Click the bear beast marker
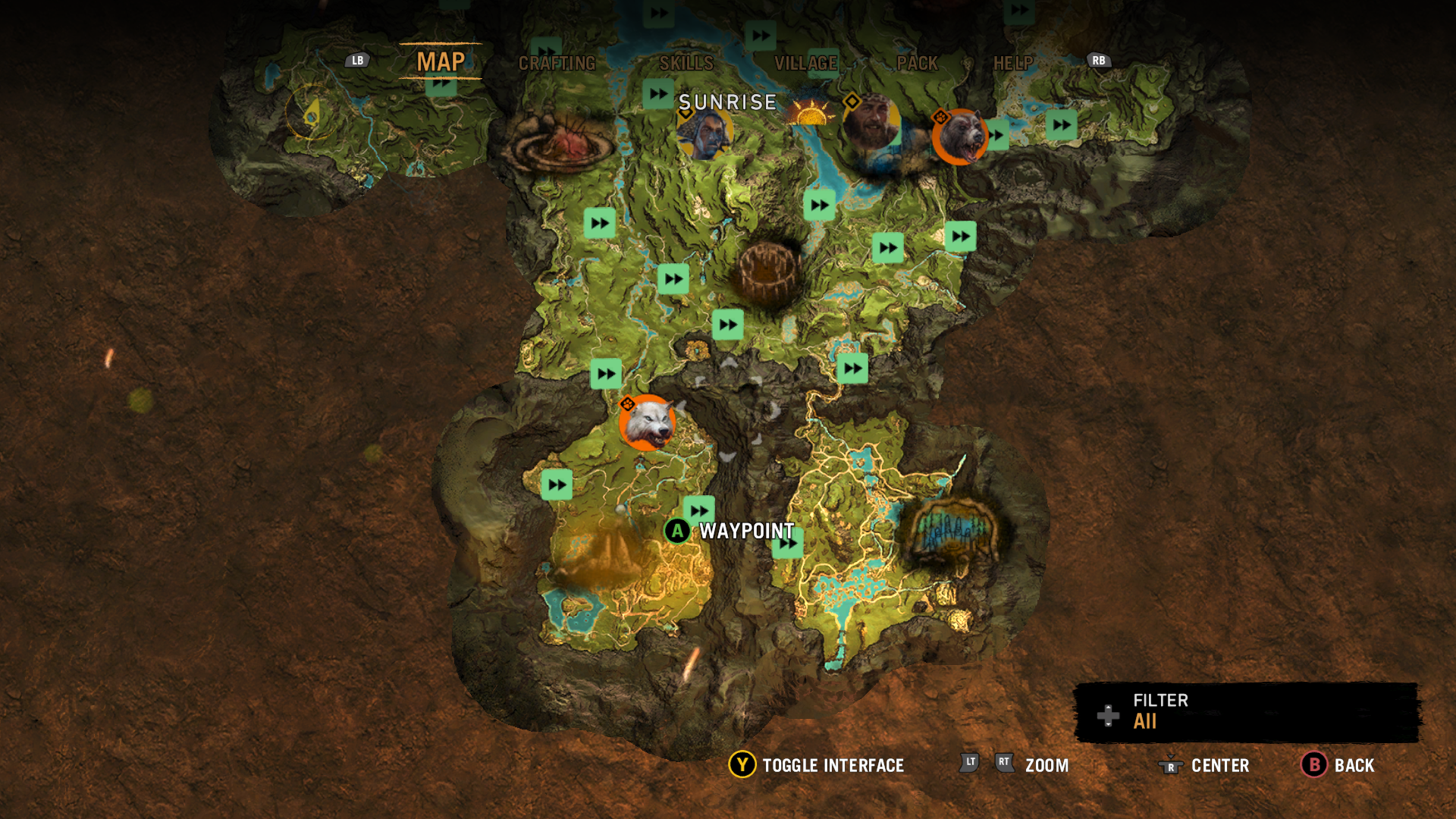Screen dimensions: 1456x819 coord(960,136)
